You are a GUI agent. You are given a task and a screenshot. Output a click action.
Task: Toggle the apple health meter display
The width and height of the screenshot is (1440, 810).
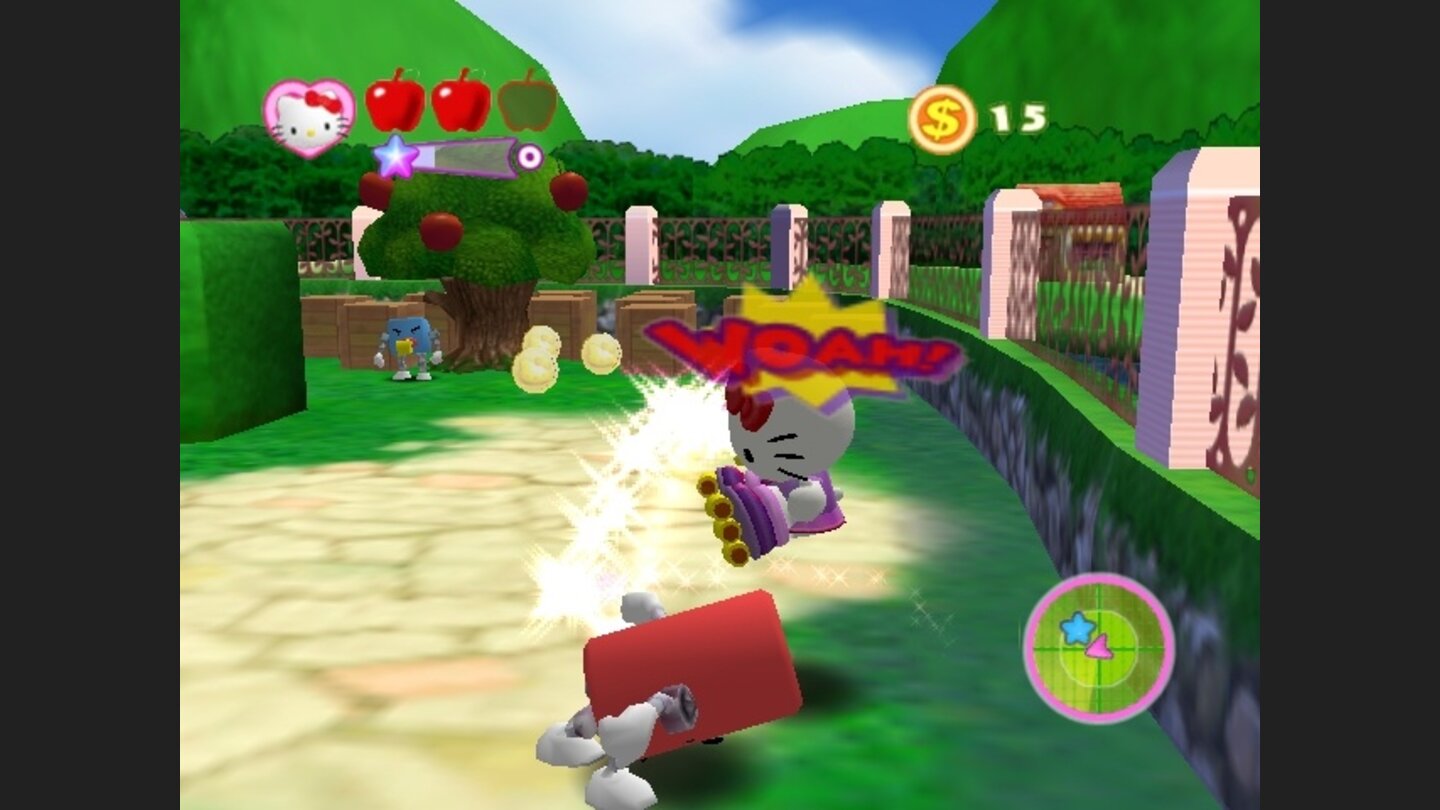pos(462,106)
